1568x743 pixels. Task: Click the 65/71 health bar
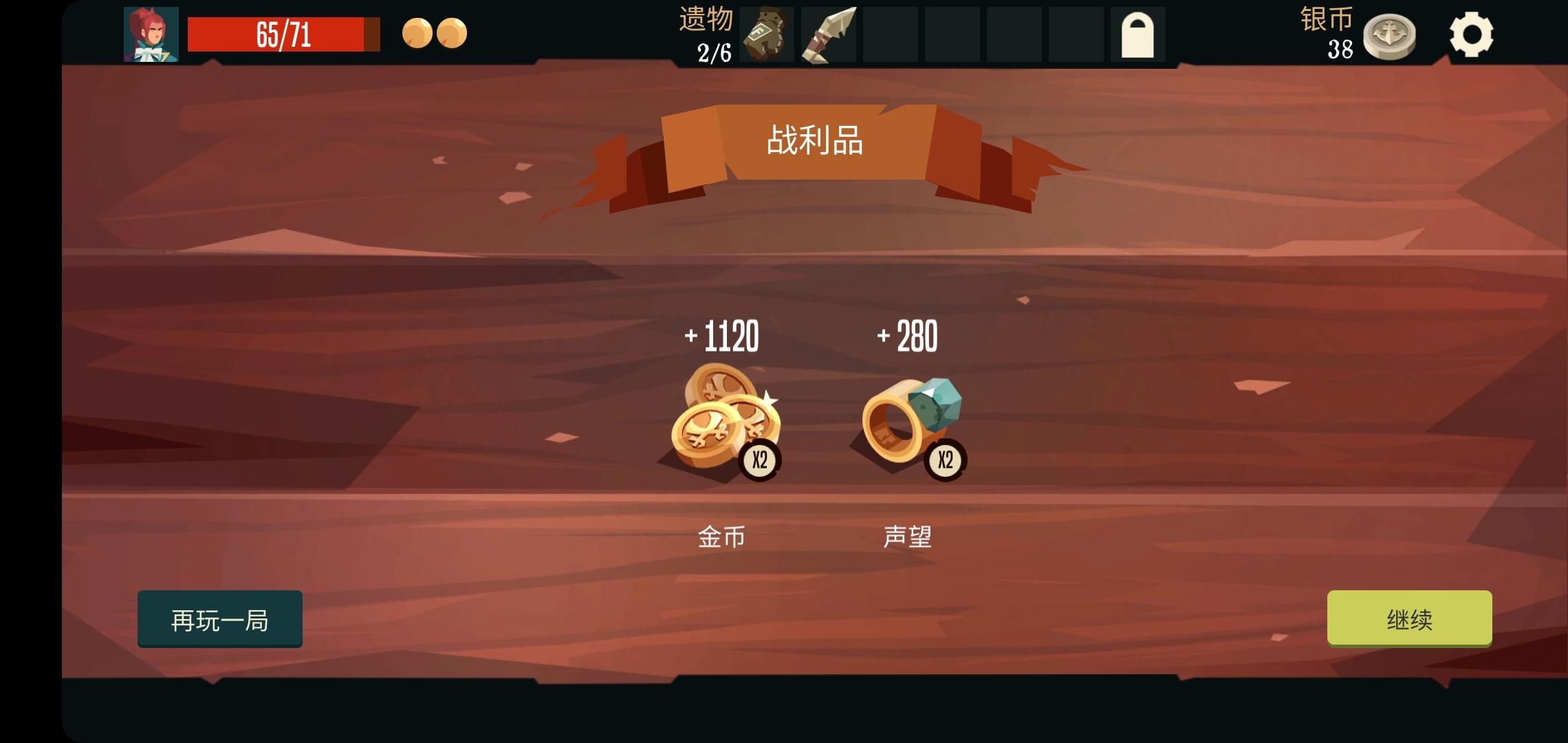tap(282, 33)
